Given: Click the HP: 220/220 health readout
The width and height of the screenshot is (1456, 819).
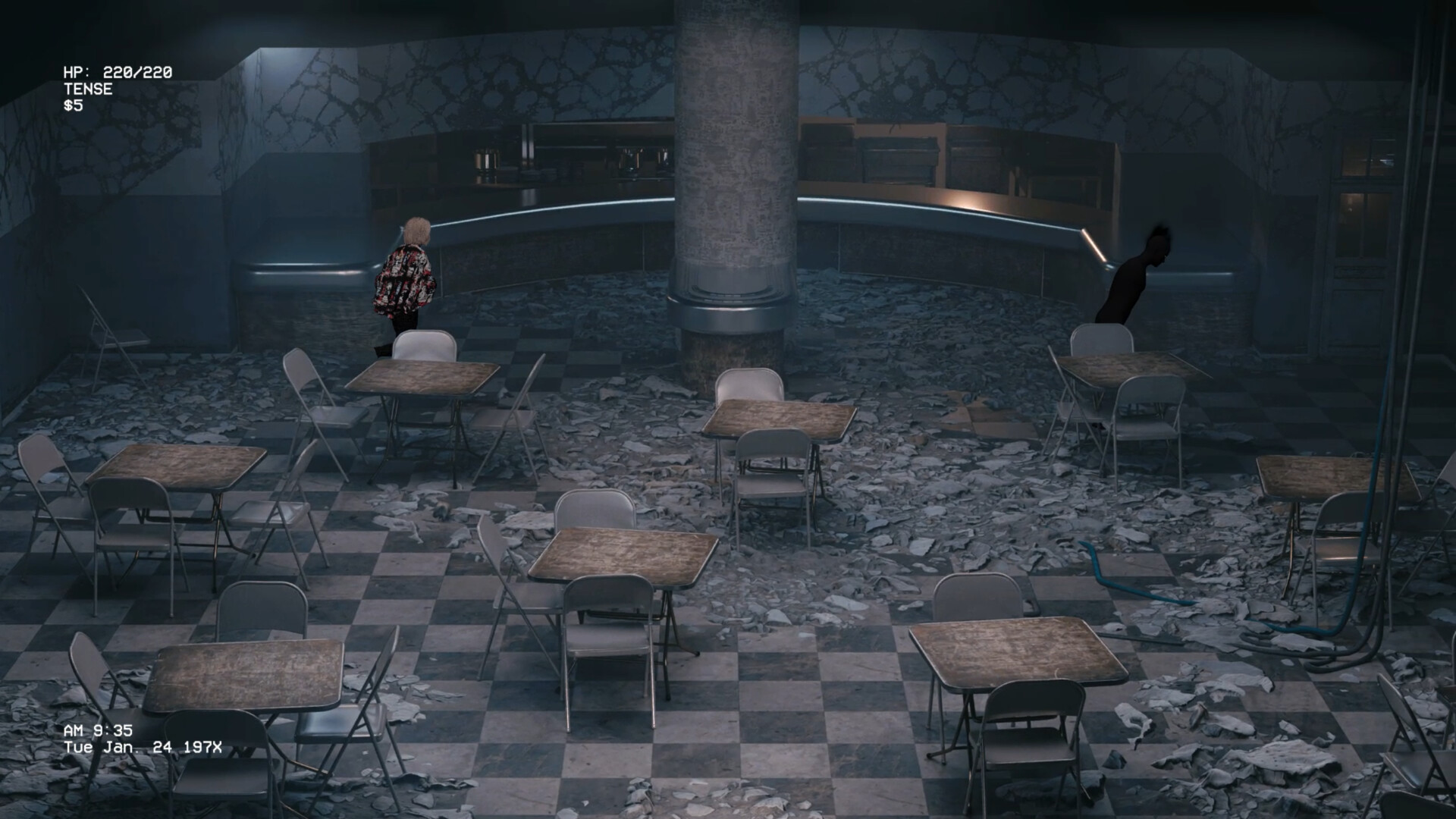Looking at the screenshot, I should click(118, 74).
